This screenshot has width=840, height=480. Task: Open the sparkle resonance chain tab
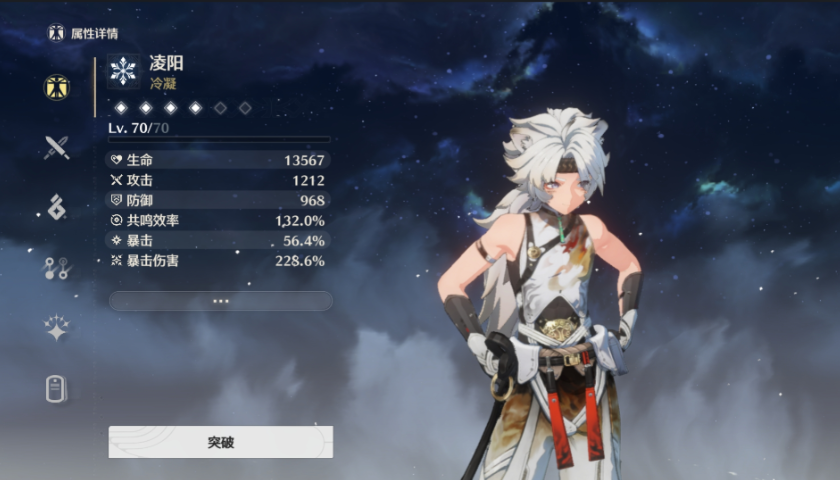pyautogui.click(x=56, y=328)
